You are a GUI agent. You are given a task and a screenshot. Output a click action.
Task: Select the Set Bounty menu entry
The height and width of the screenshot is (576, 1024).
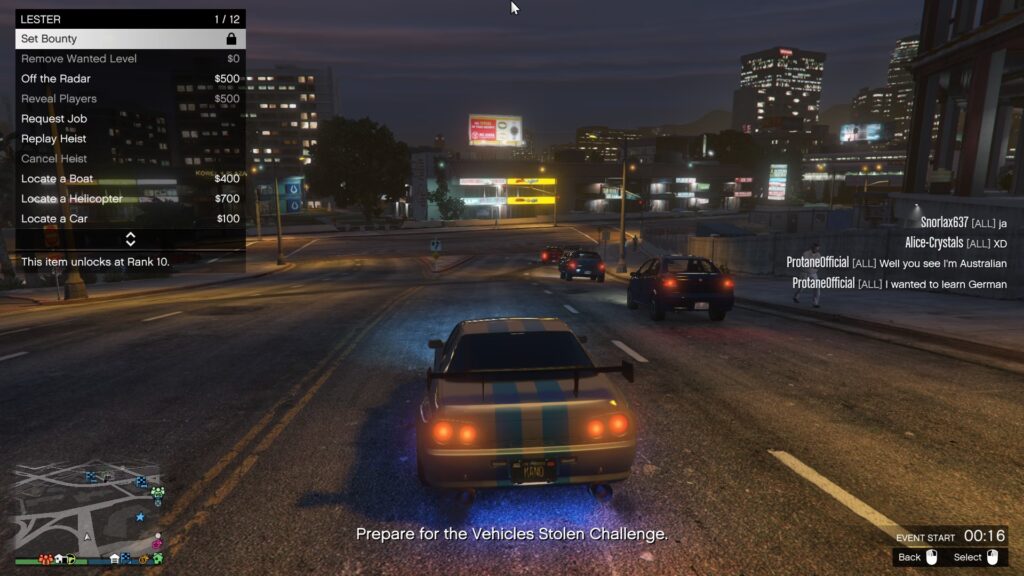pos(130,39)
